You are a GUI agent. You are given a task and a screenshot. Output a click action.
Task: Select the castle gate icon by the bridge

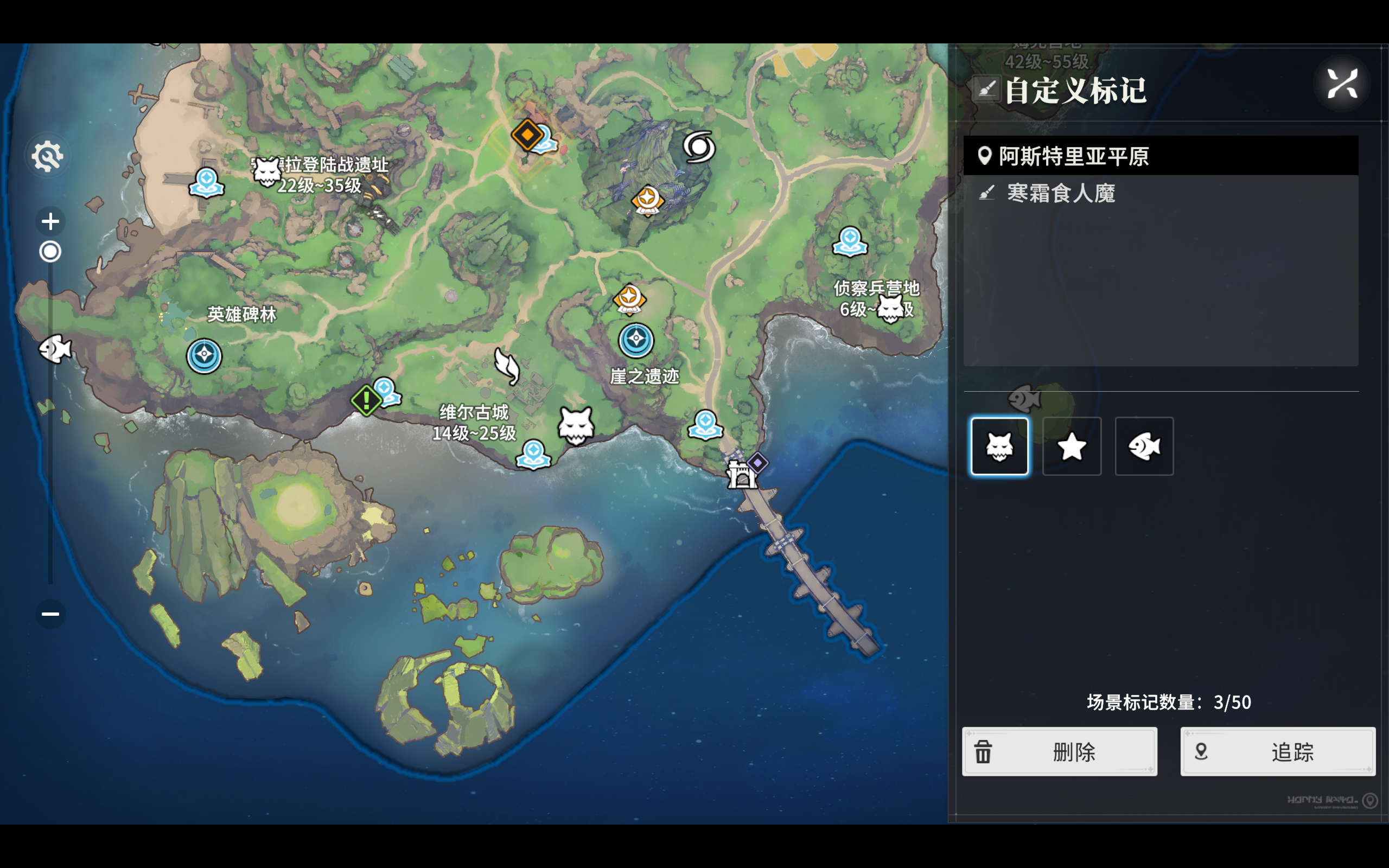741,475
